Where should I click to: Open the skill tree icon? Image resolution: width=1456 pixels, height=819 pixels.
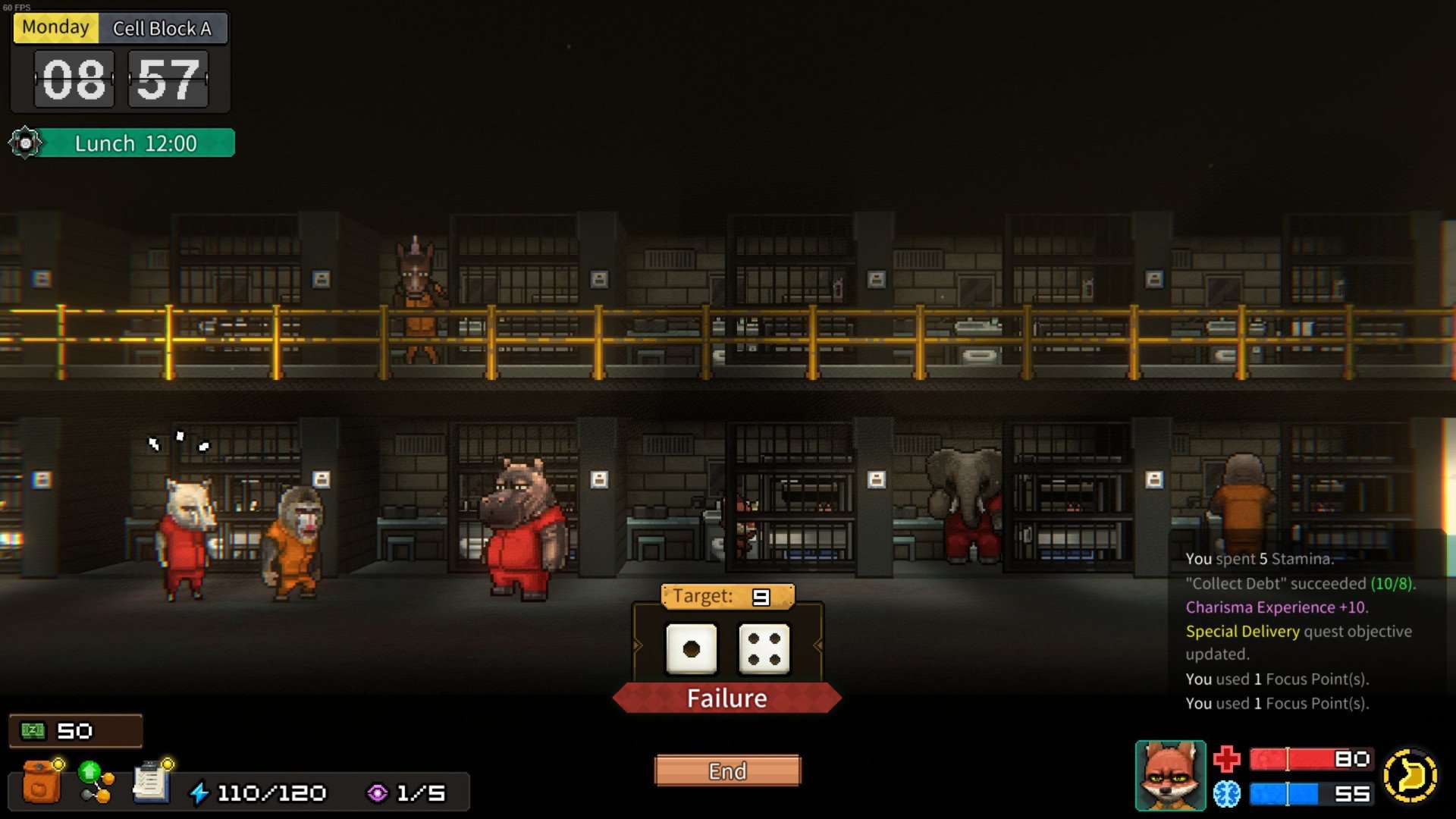pyautogui.click(x=96, y=782)
